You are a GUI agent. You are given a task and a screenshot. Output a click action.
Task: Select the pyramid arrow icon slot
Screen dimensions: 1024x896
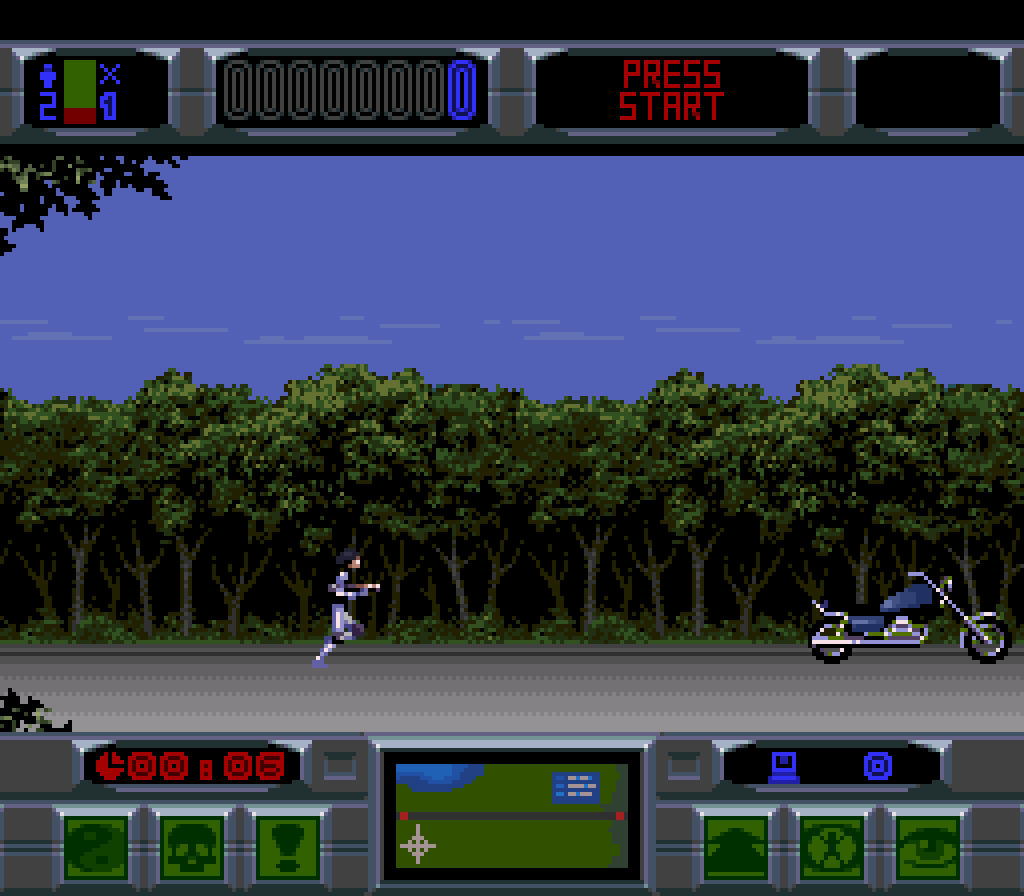(736, 847)
